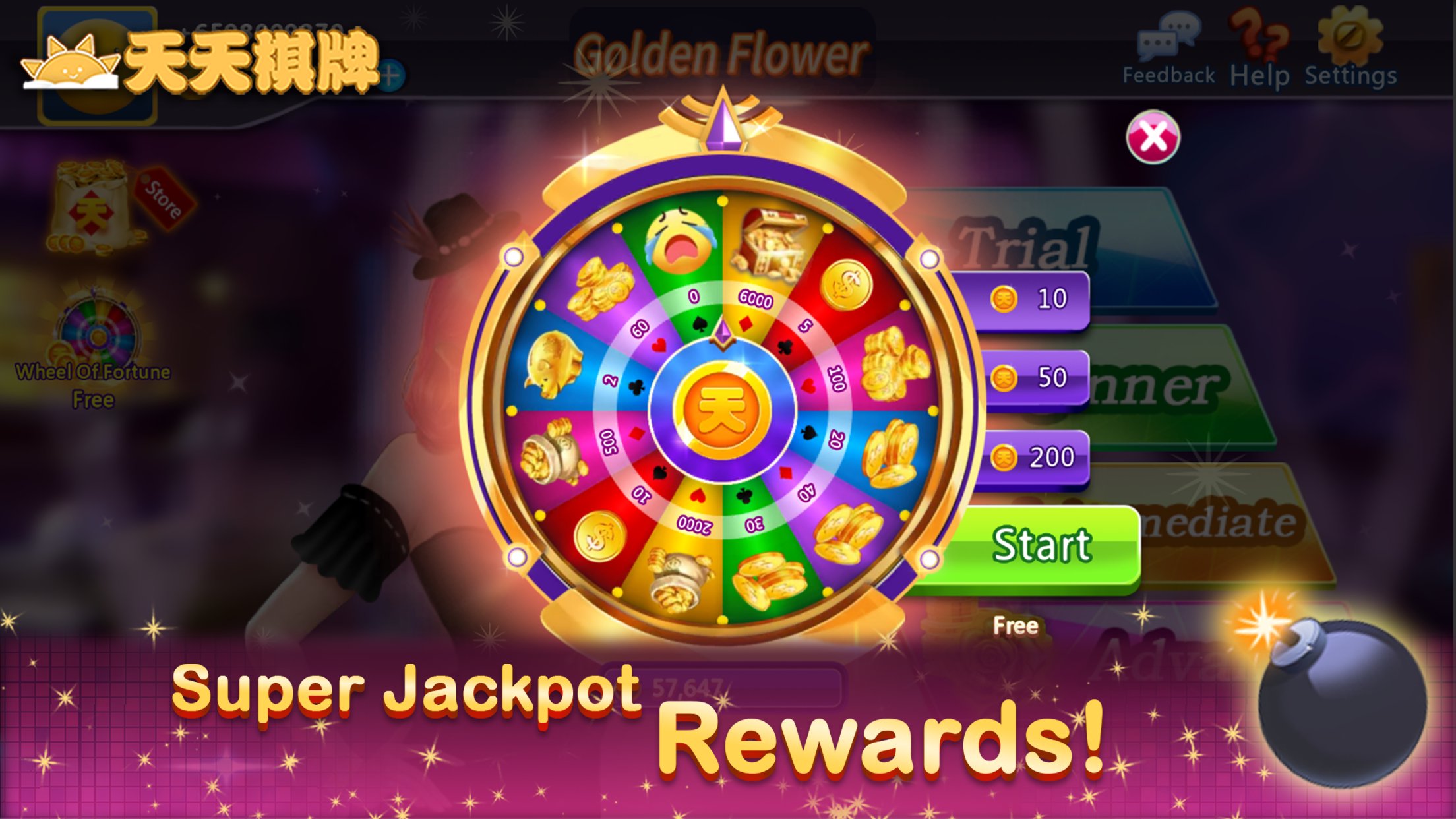Switch to the Golden Flower tab

click(722, 53)
